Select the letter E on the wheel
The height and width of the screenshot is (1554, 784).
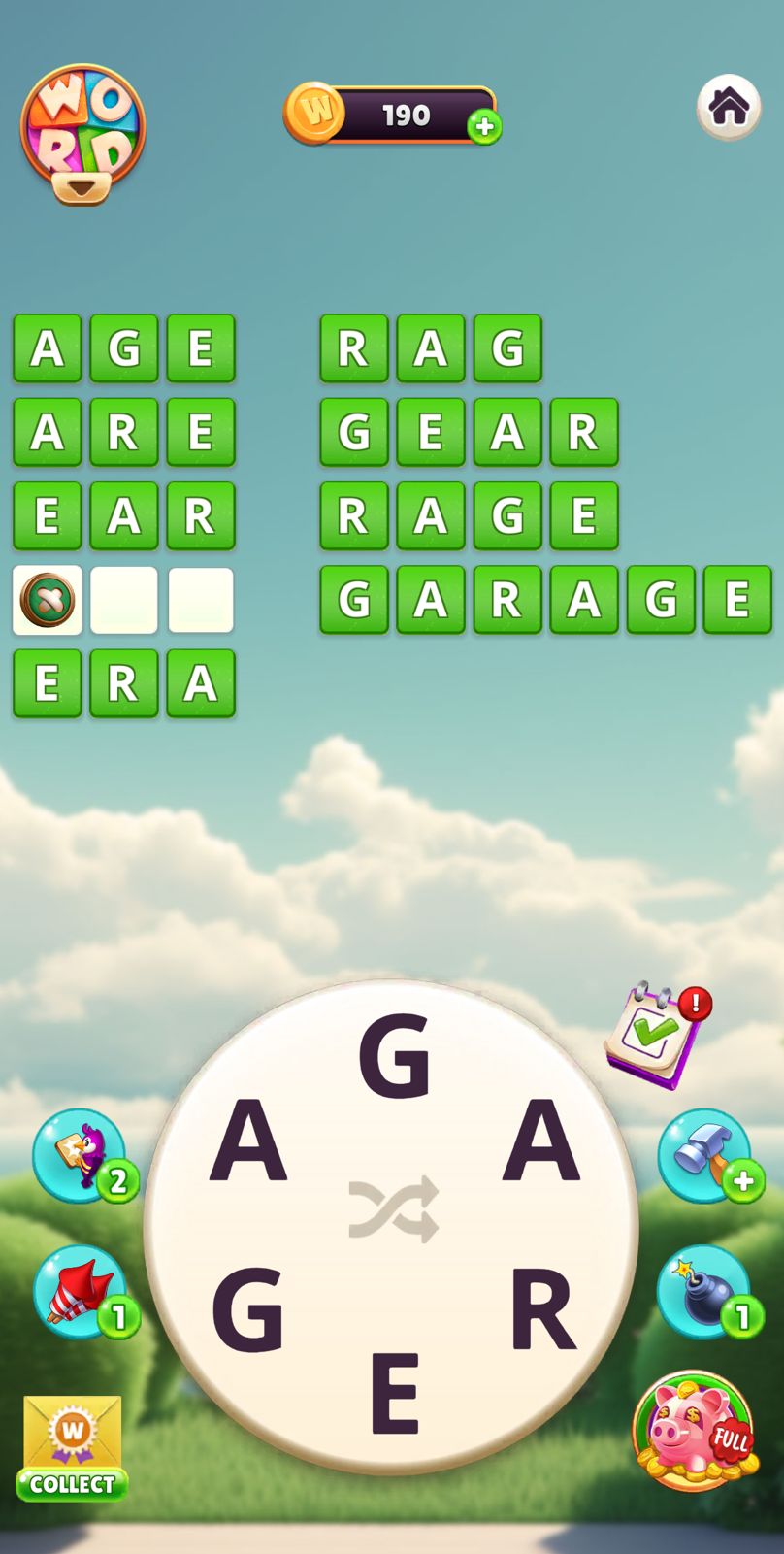click(x=394, y=1393)
